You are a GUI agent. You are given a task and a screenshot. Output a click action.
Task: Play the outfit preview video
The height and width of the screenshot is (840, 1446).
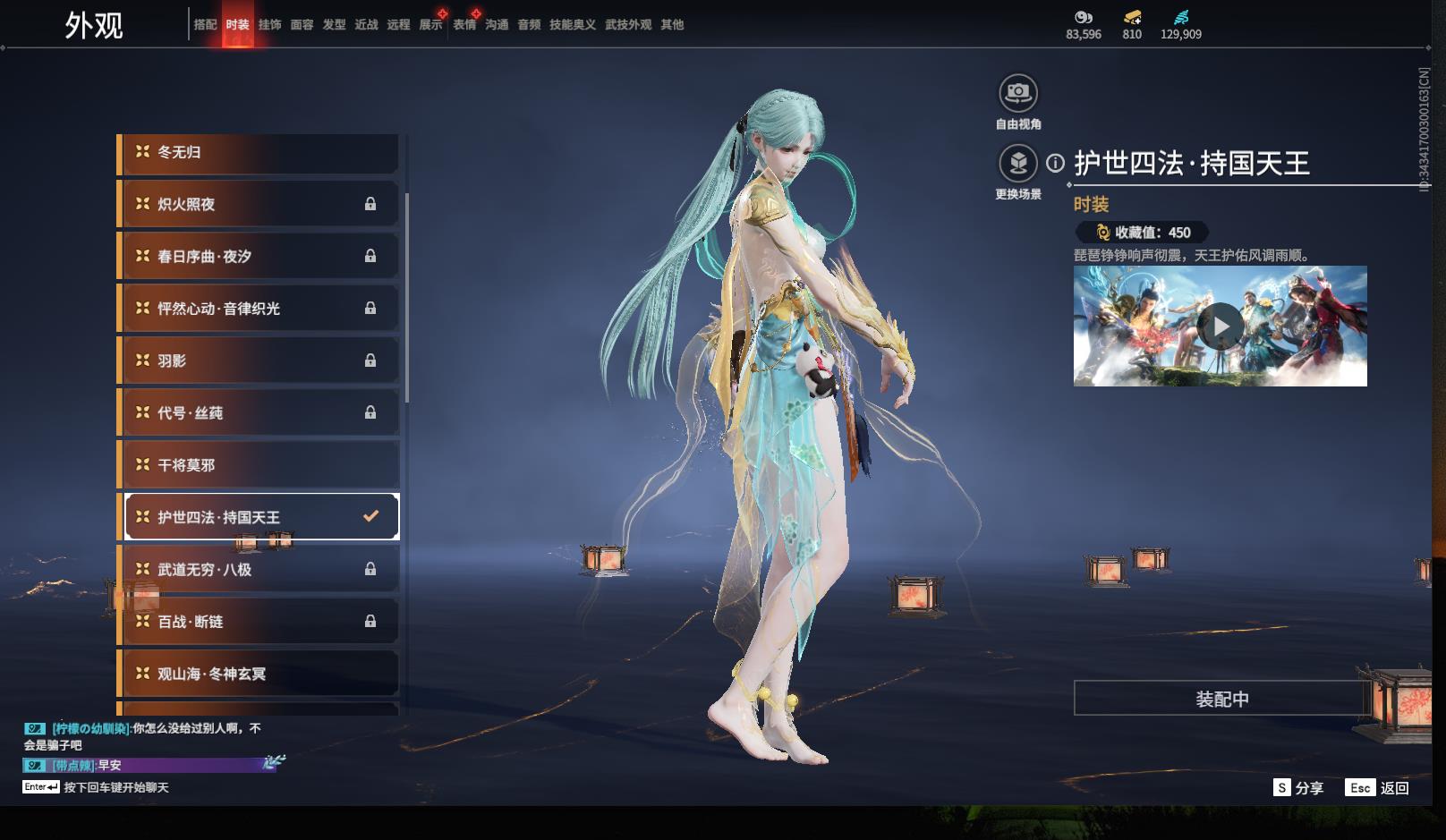1221,327
